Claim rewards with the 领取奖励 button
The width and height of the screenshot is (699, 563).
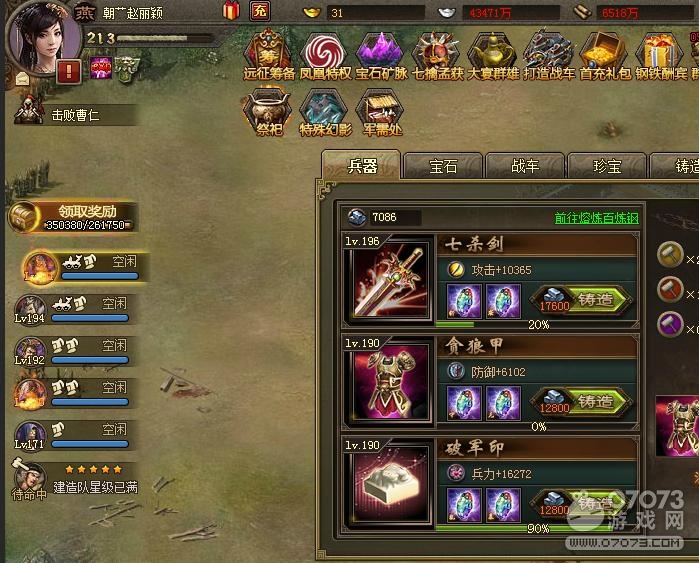74,217
